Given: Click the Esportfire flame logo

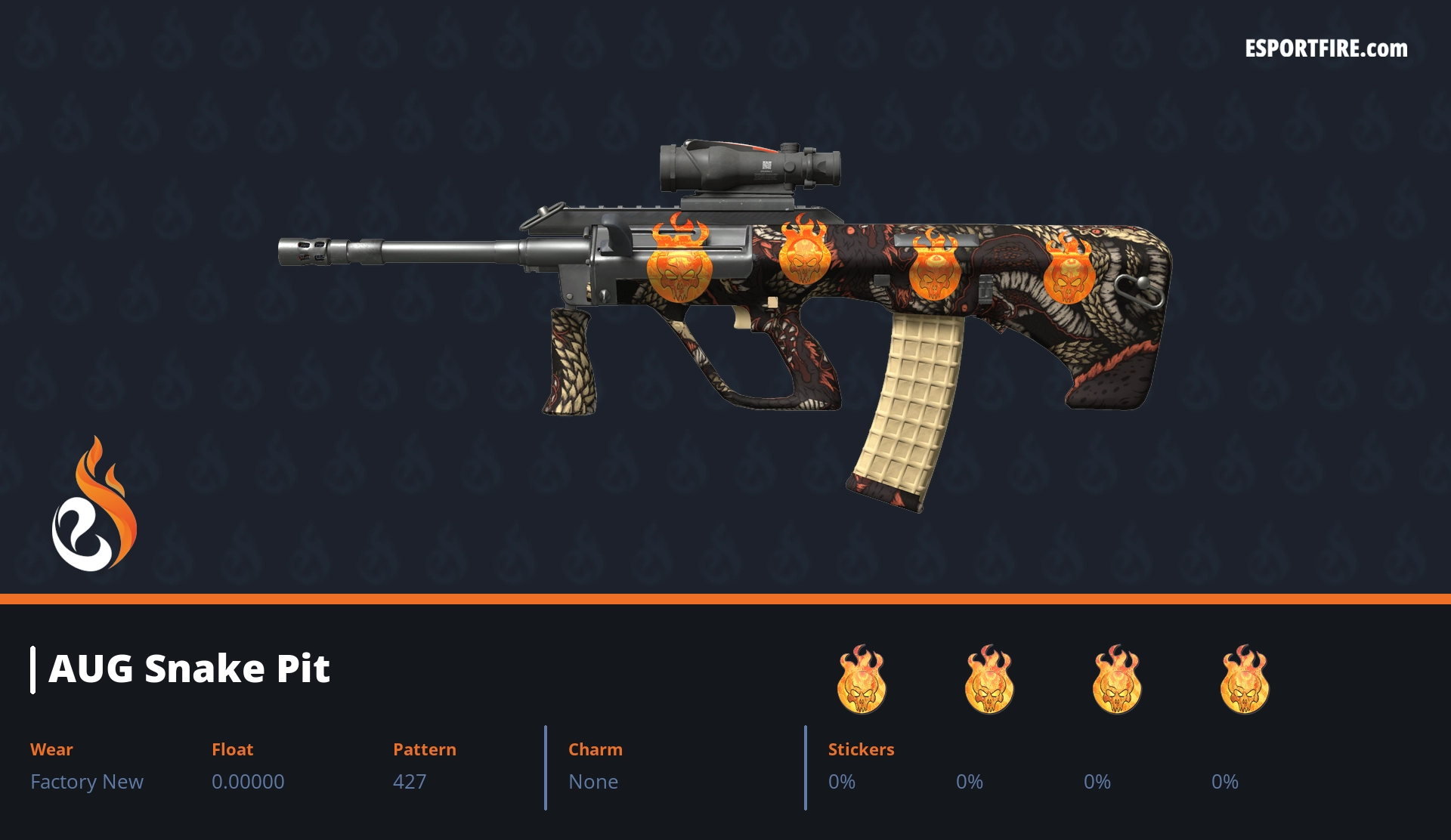Looking at the screenshot, I should tap(94, 505).
